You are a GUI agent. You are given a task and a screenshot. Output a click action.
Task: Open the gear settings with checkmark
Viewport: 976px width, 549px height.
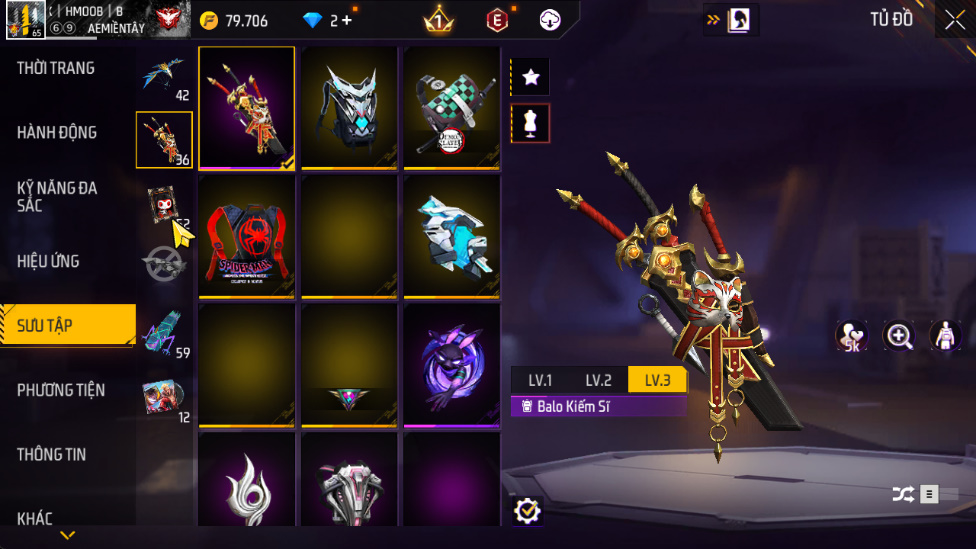click(527, 511)
